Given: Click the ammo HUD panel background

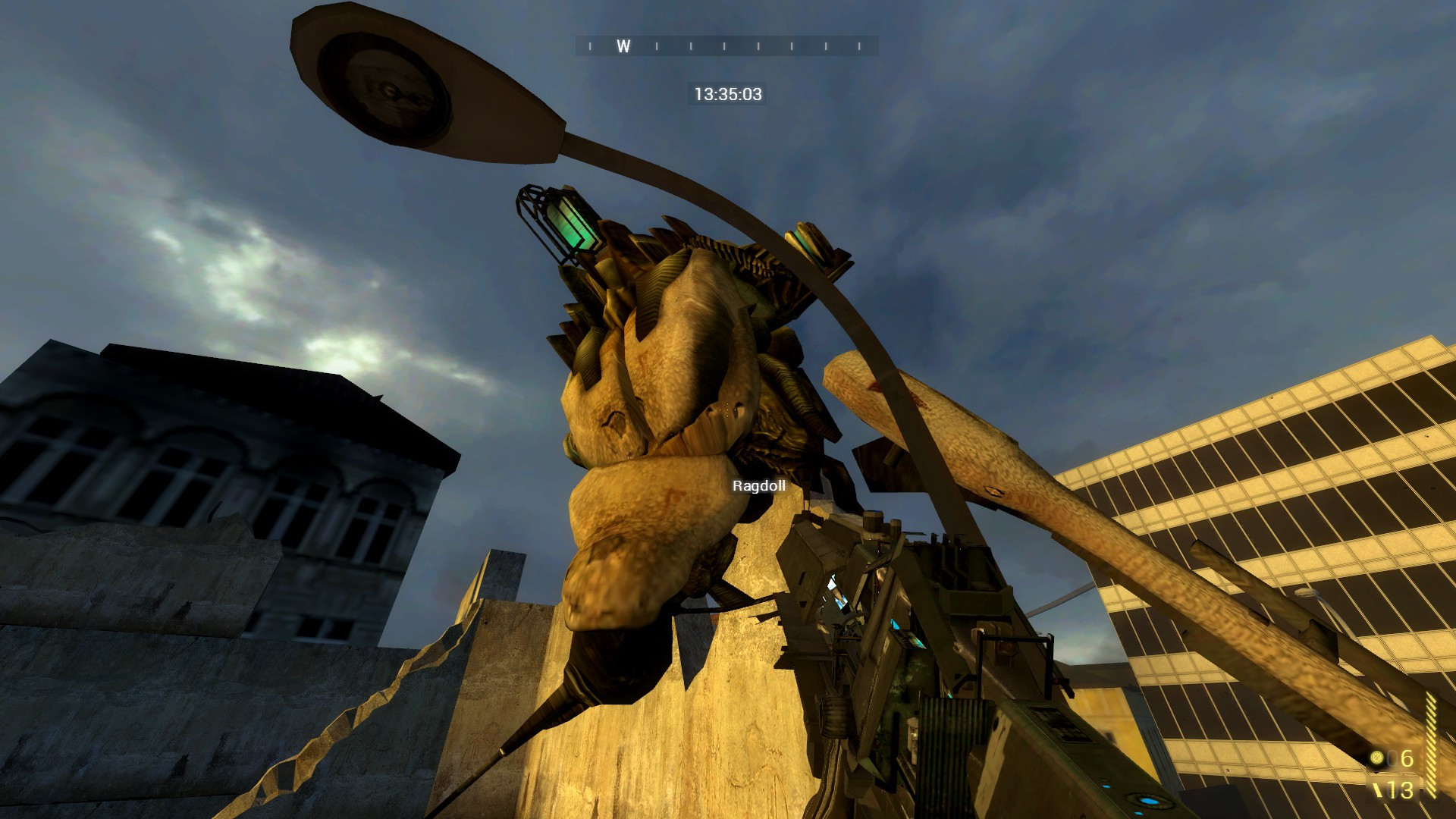Looking at the screenshot, I should (1395, 773).
